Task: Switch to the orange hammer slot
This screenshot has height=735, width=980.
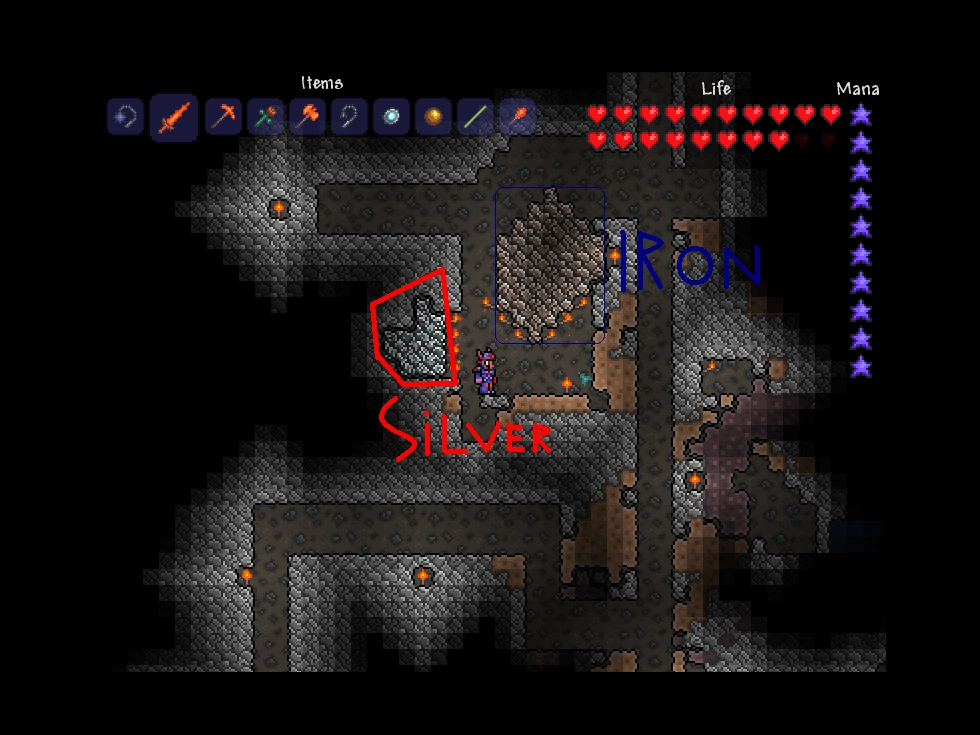Action: pos(306,117)
